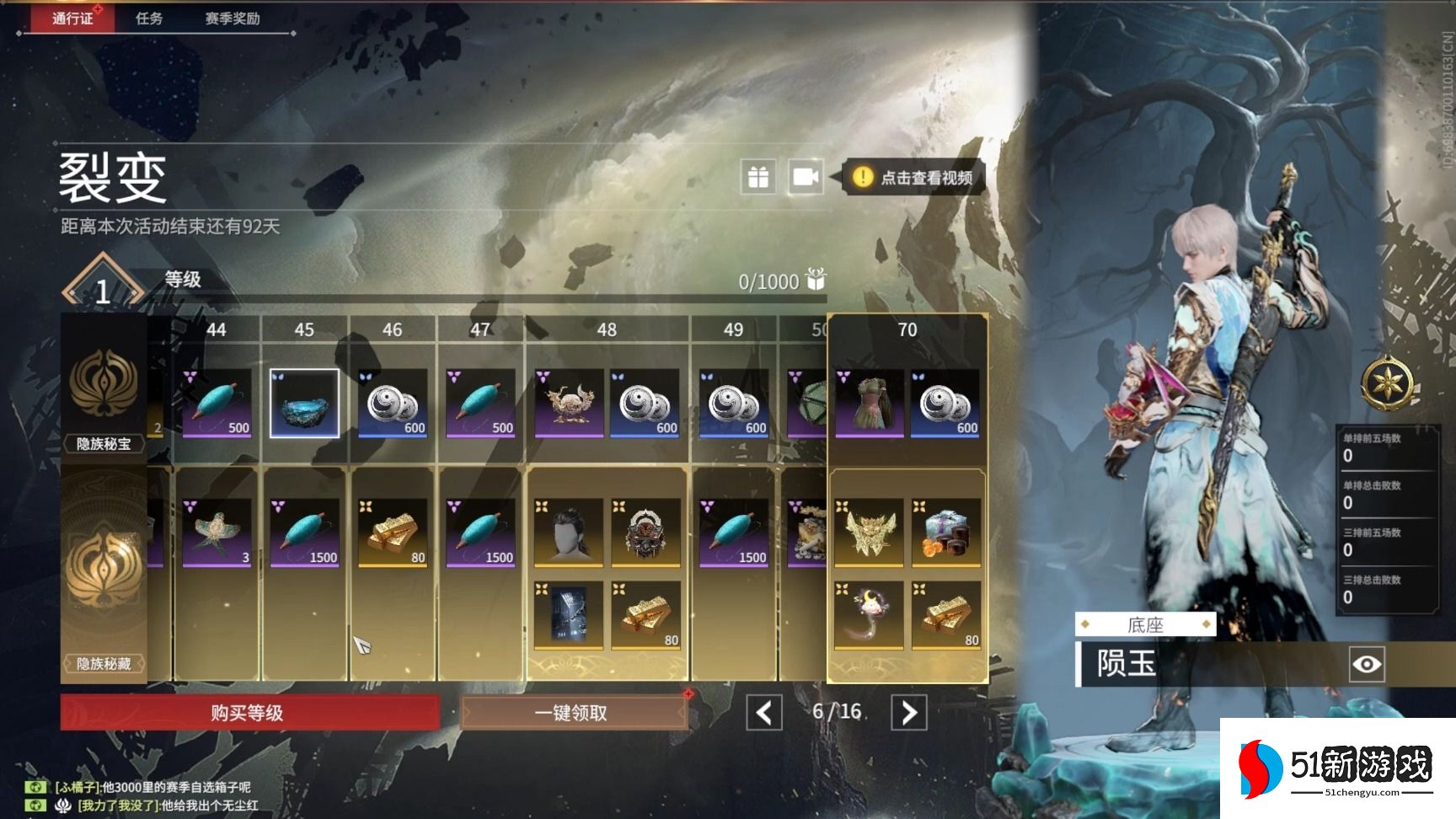Select the golden armor emblem at level 70
Image resolution: width=1456 pixels, height=819 pixels.
coord(869,532)
